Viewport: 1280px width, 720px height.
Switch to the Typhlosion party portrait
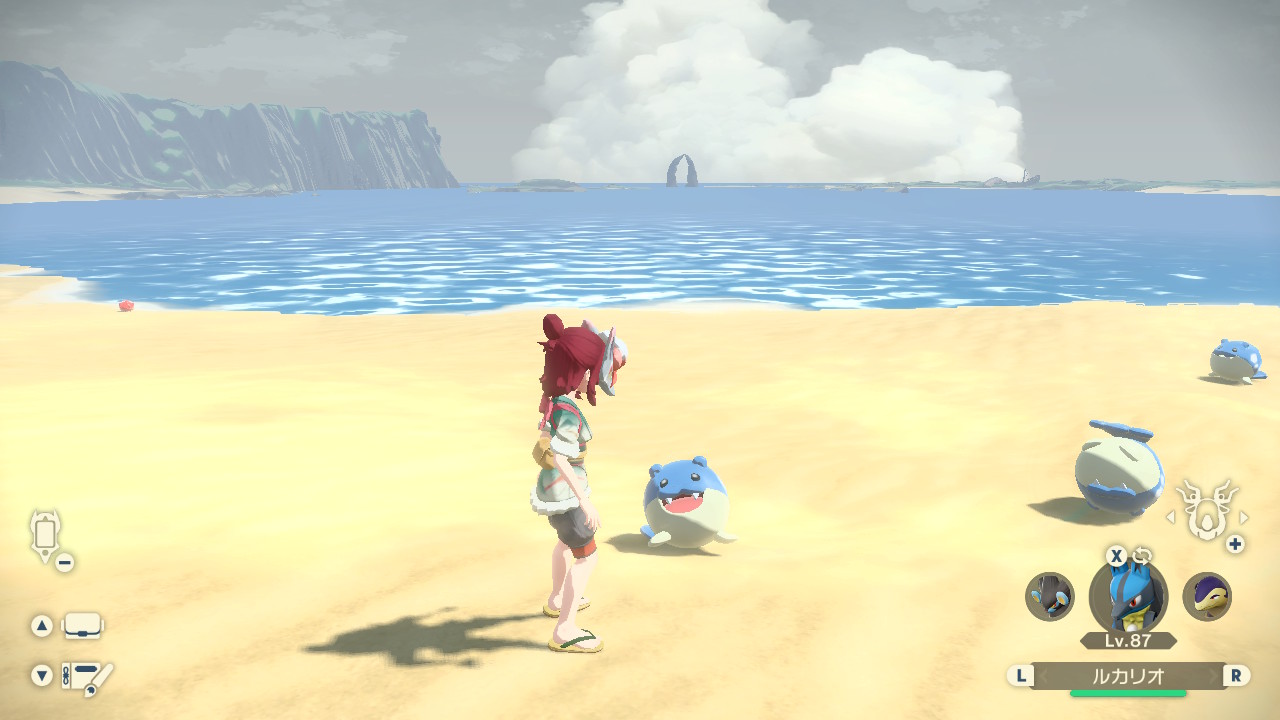tap(1207, 597)
